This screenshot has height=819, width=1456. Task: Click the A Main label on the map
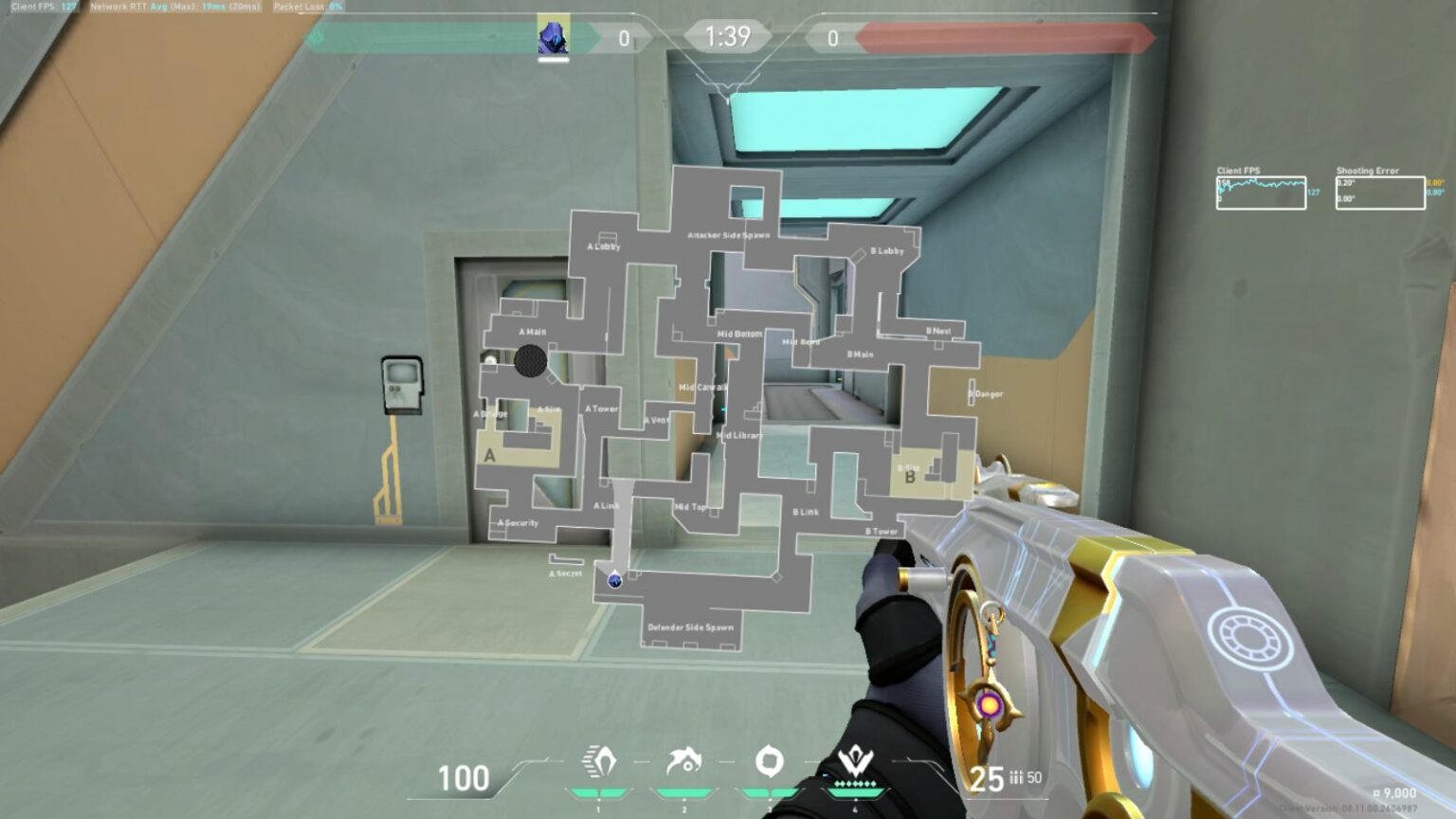coord(533,332)
